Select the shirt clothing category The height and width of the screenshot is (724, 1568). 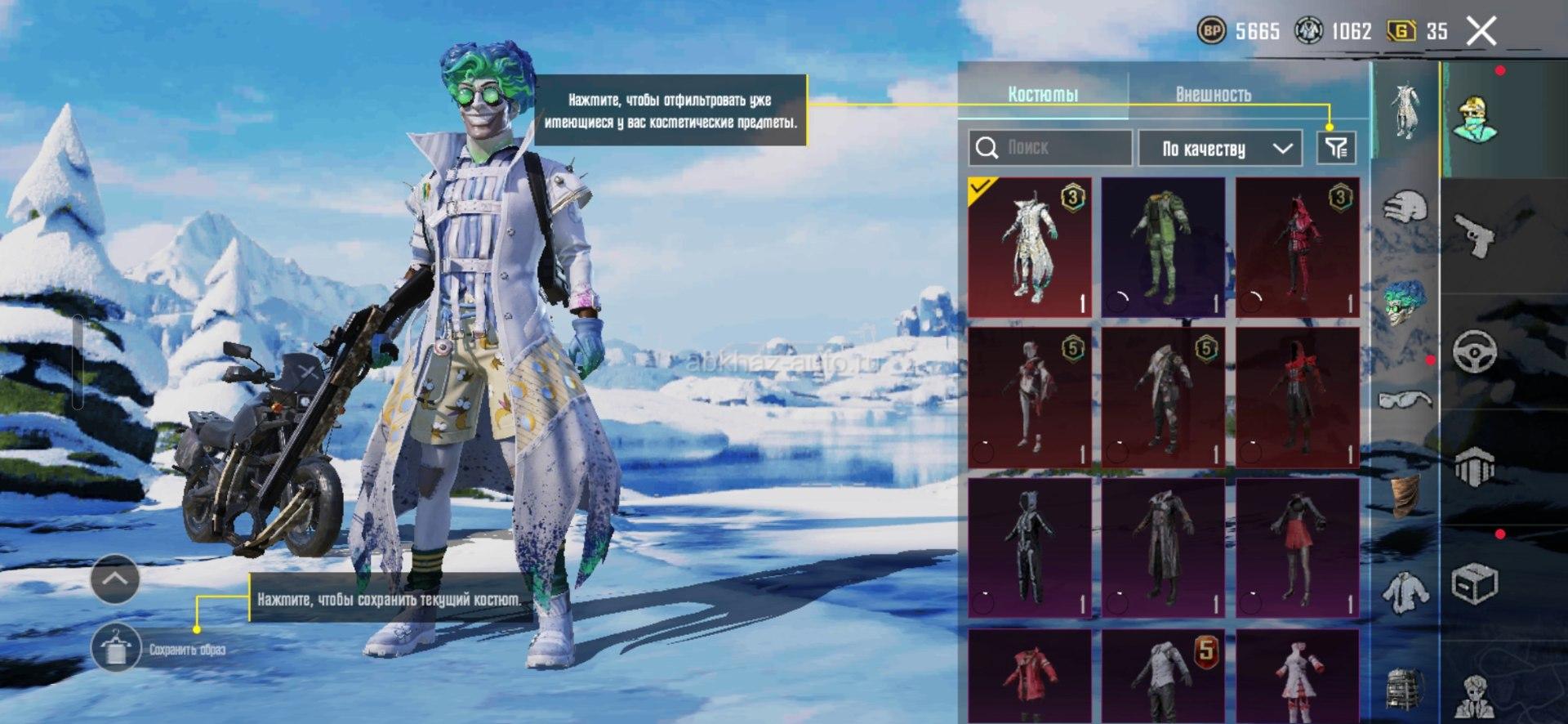coord(1405,592)
